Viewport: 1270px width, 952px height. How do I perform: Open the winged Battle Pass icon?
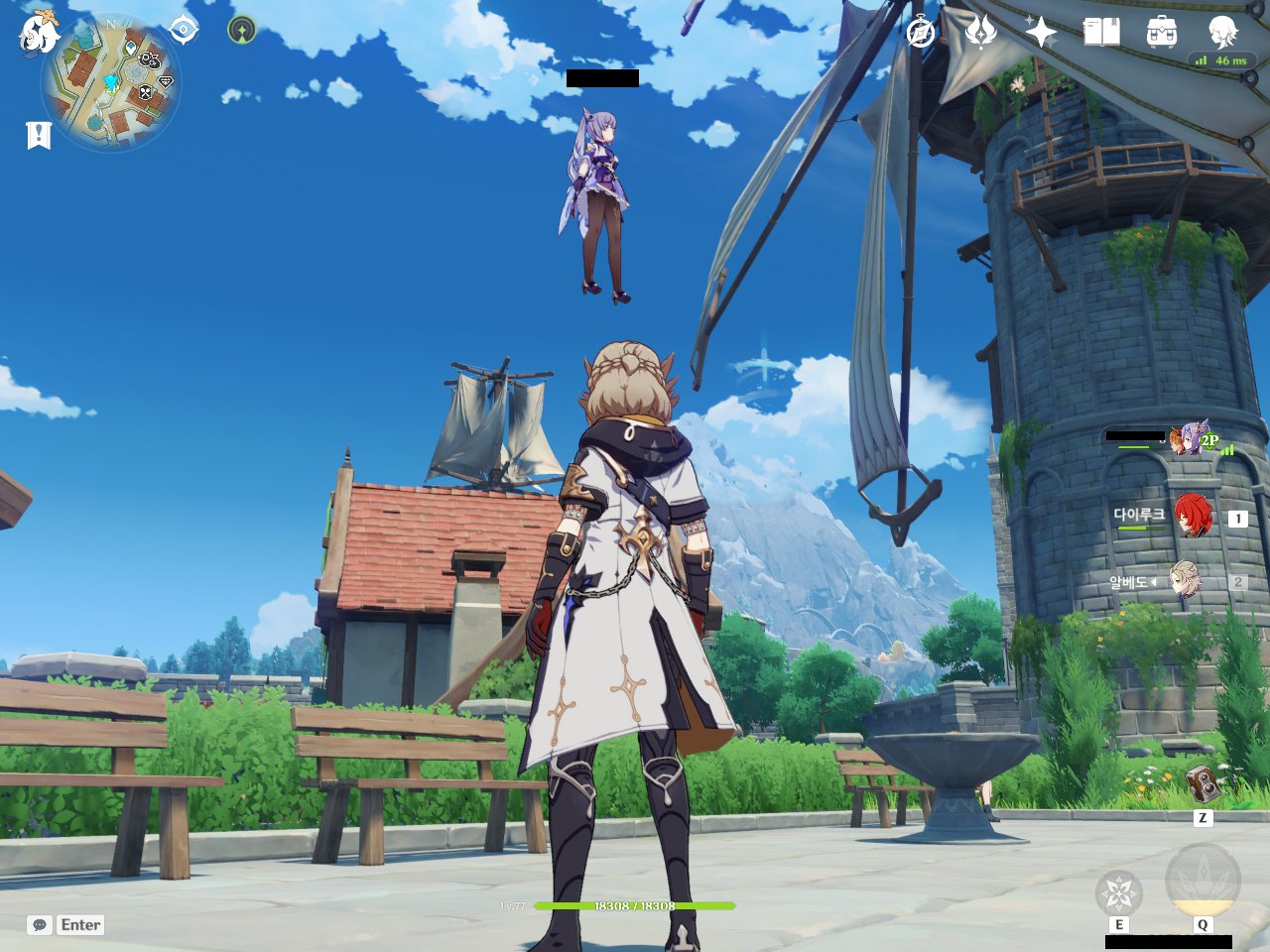pyautogui.click(x=981, y=32)
